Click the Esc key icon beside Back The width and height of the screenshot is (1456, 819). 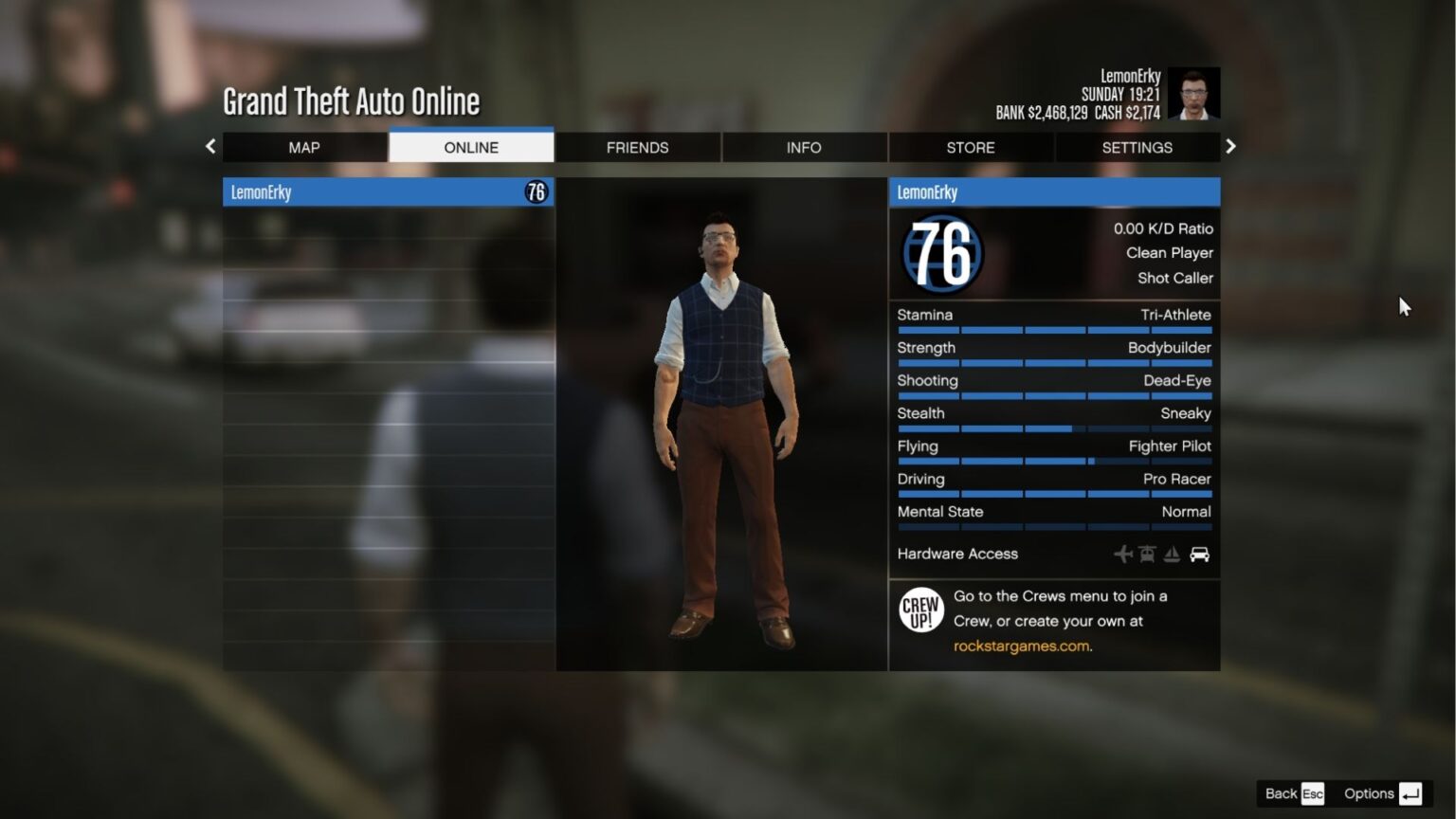coord(1314,793)
